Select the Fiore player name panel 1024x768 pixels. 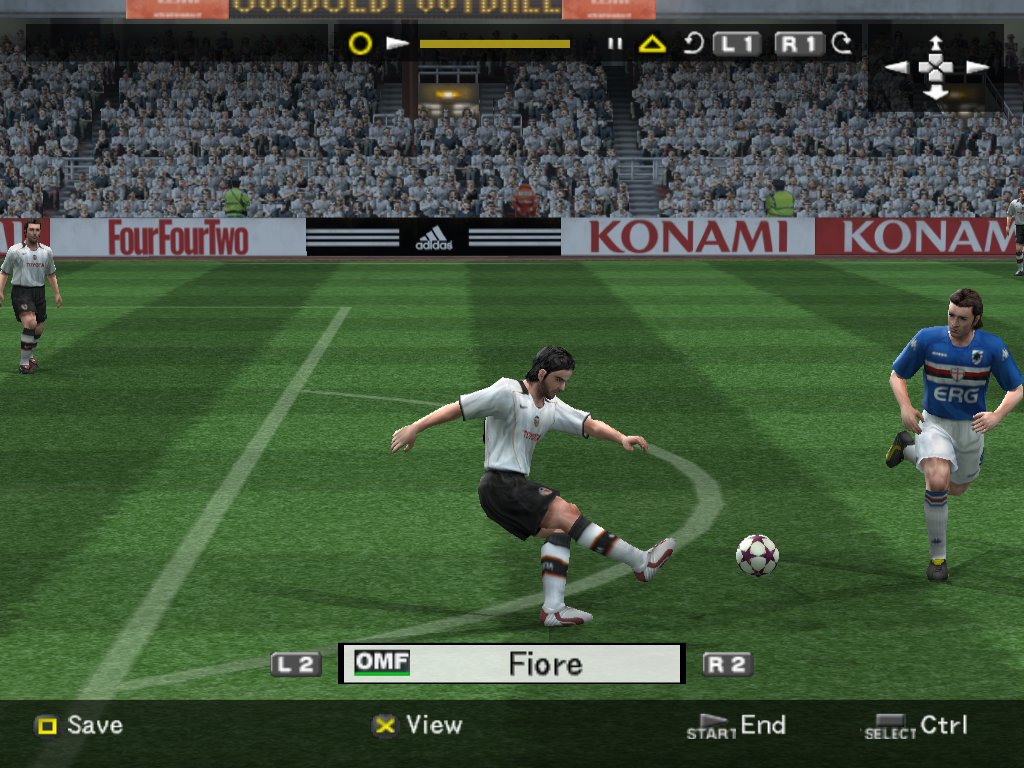(x=512, y=663)
